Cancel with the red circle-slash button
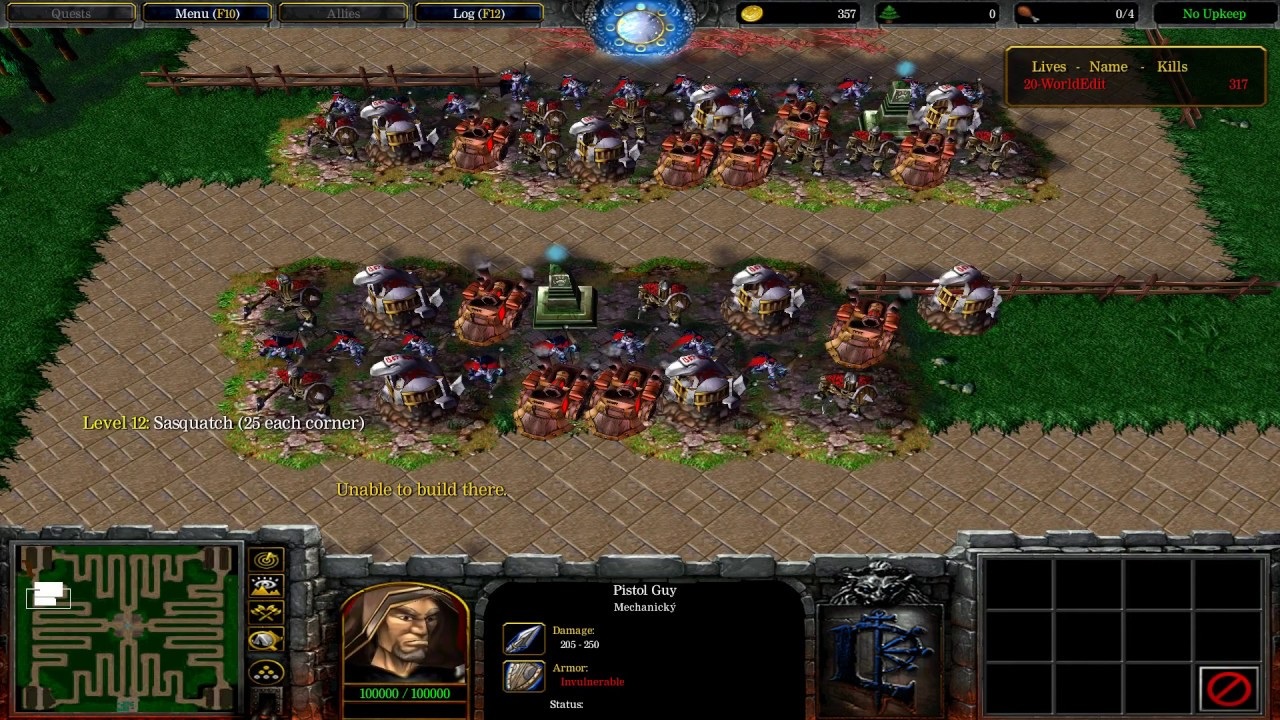This screenshot has height=720, width=1280. click(1229, 688)
